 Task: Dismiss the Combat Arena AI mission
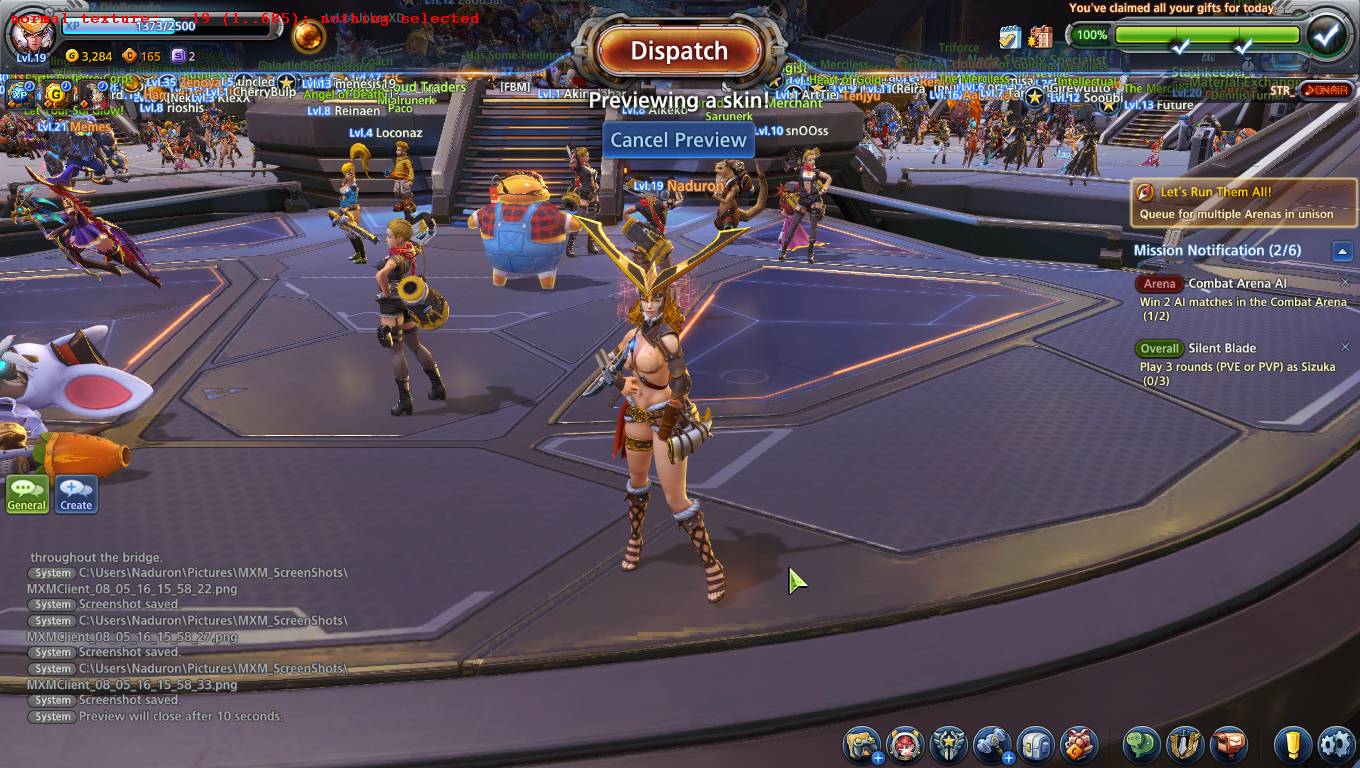pyautogui.click(x=1345, y=283)
